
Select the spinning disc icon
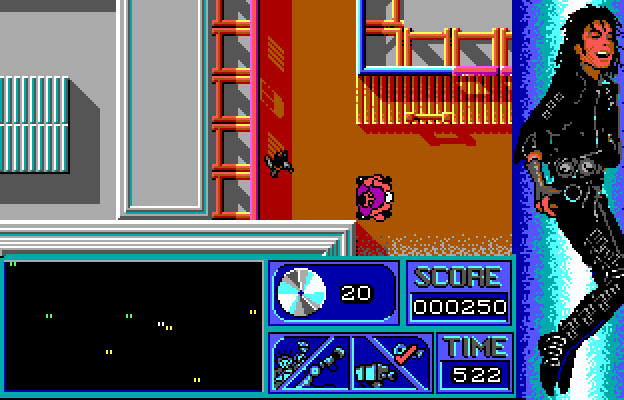[x=298, y=293]
